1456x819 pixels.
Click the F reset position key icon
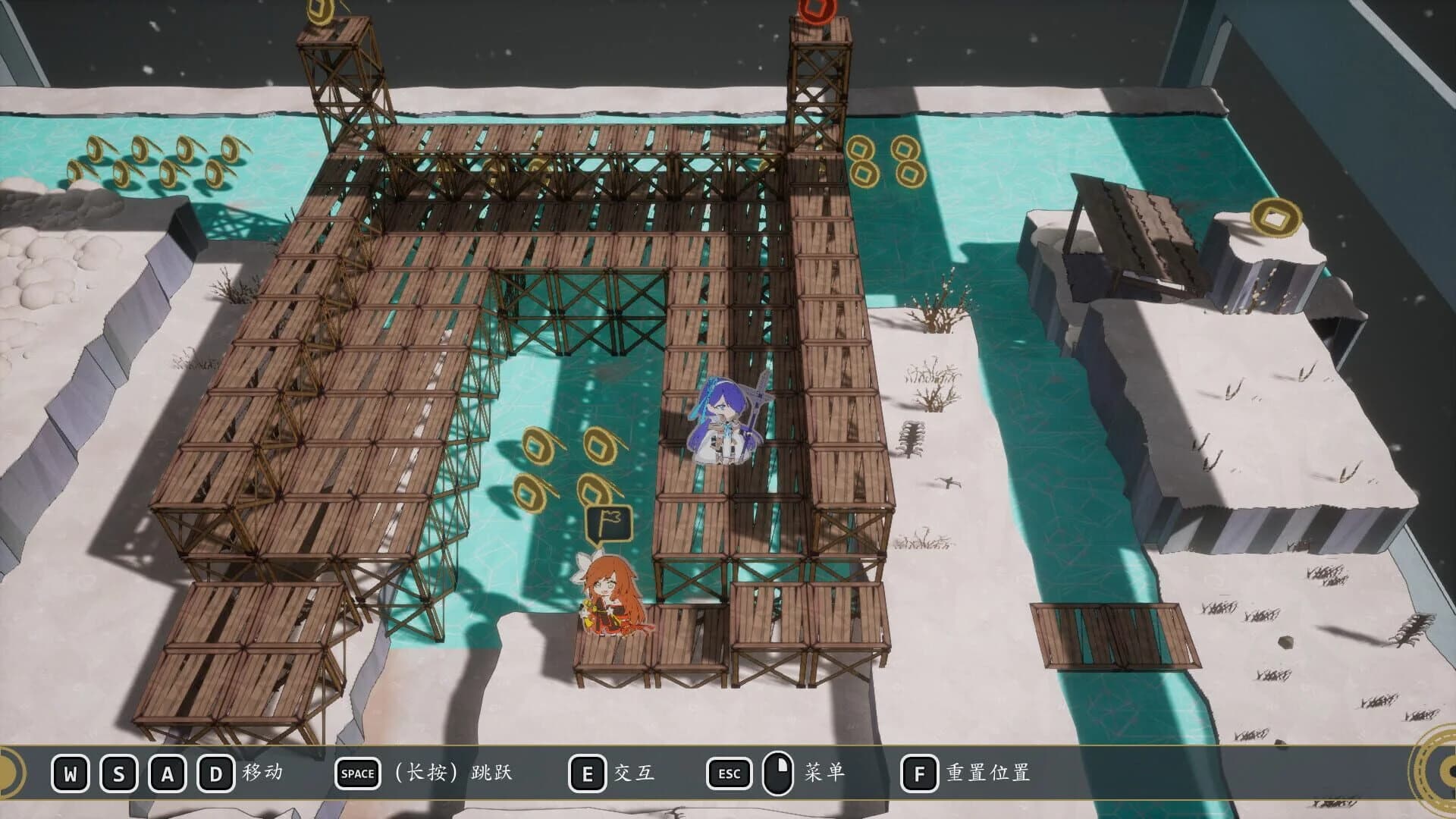(x=921, y=774)
